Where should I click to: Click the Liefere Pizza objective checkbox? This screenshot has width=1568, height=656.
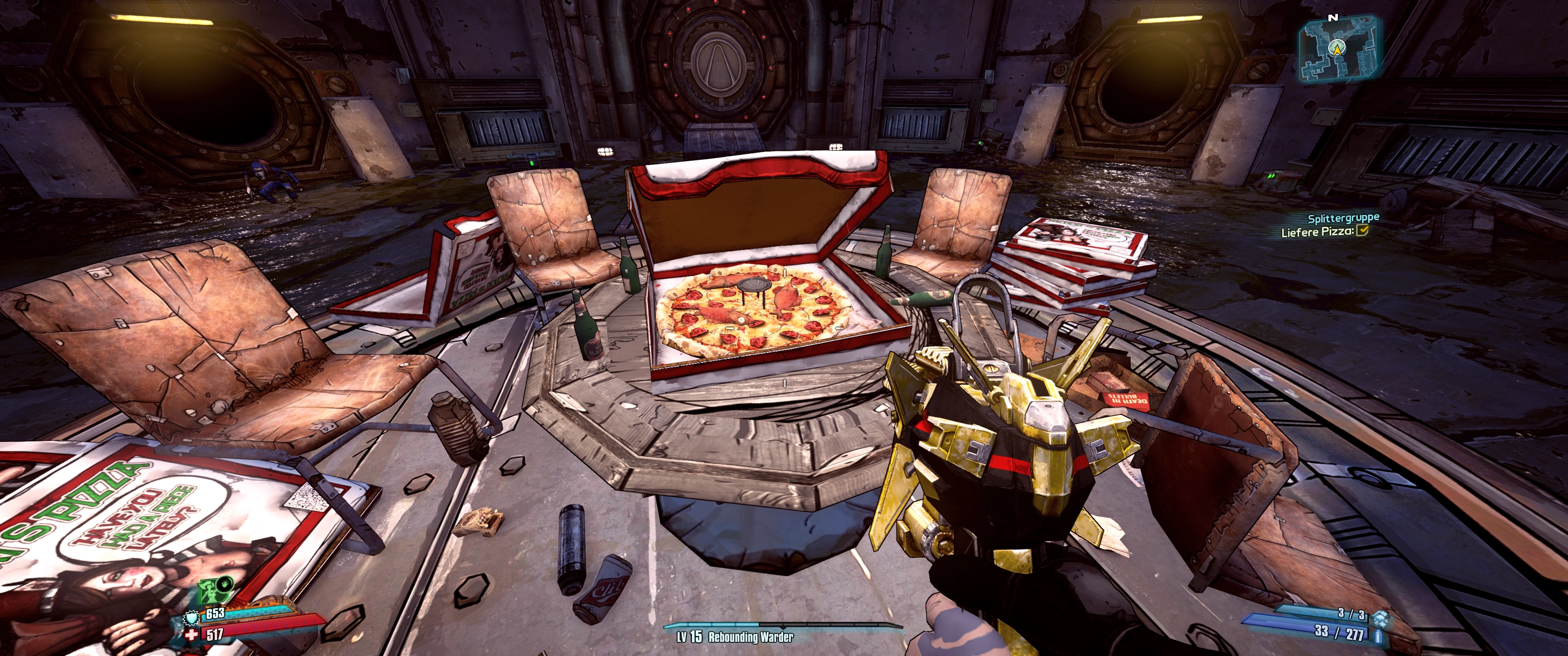pos(1362,230)
